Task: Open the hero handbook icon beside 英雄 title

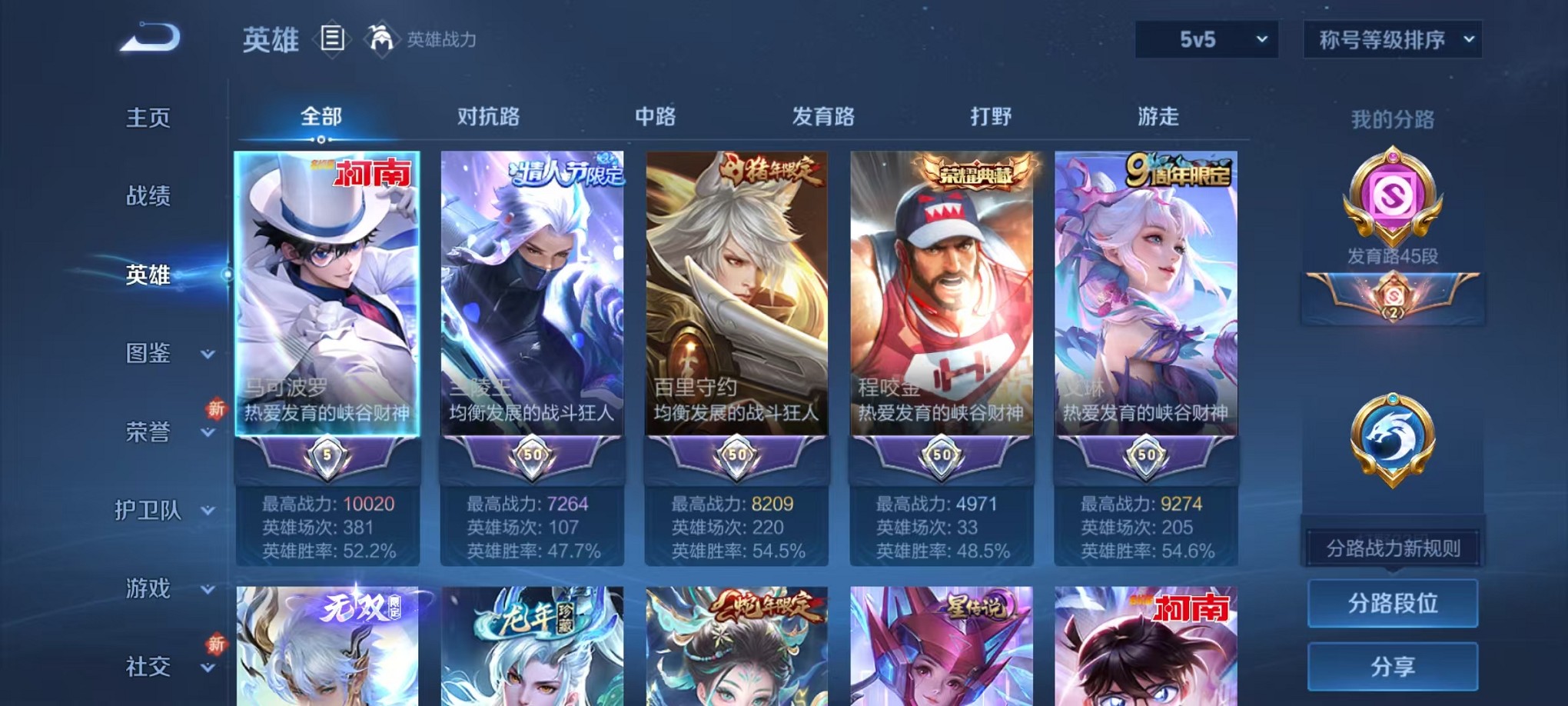Action: [334, 38]
